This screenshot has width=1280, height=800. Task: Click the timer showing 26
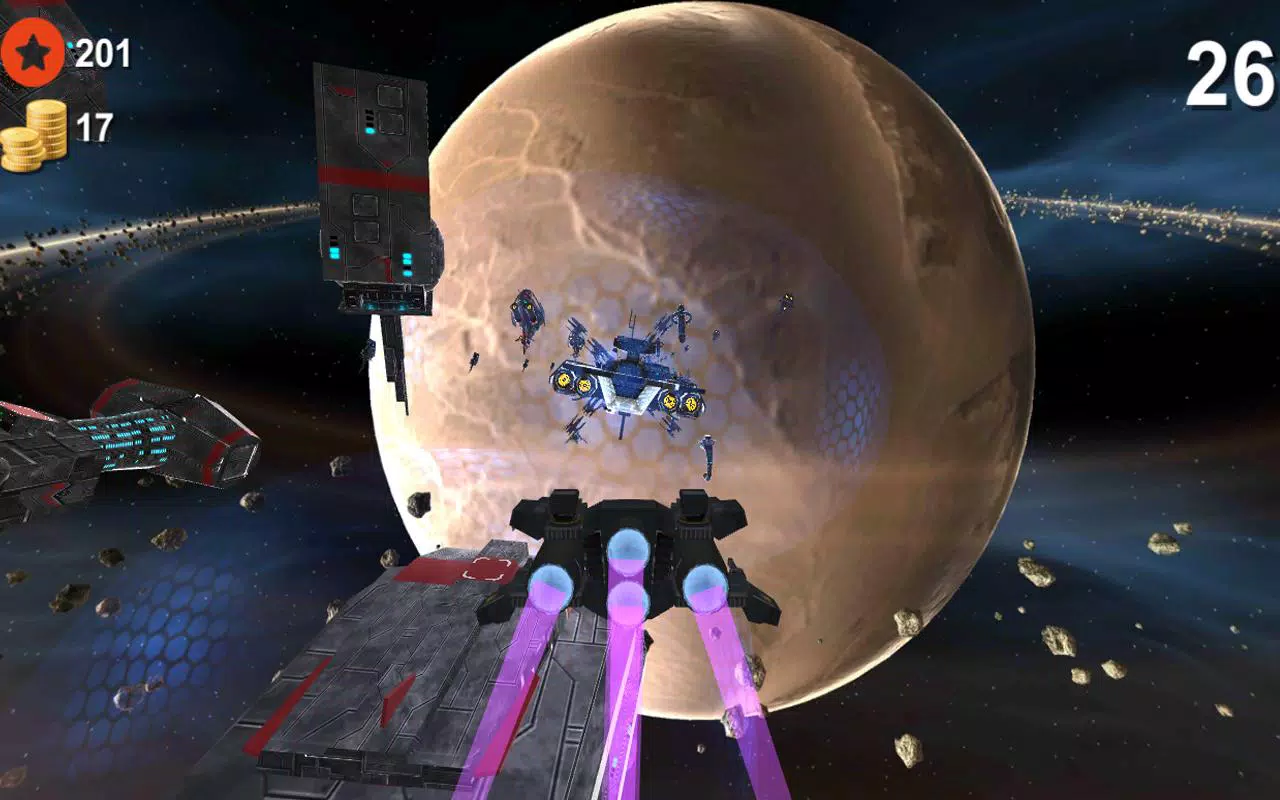point(1232,72)
